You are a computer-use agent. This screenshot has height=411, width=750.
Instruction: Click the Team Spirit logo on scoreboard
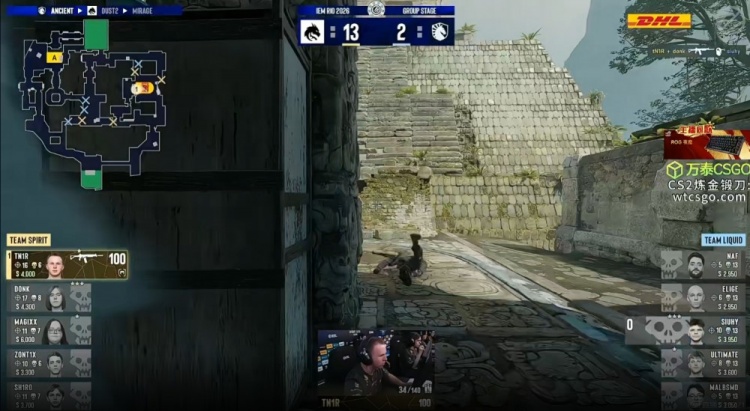point(313,31)
